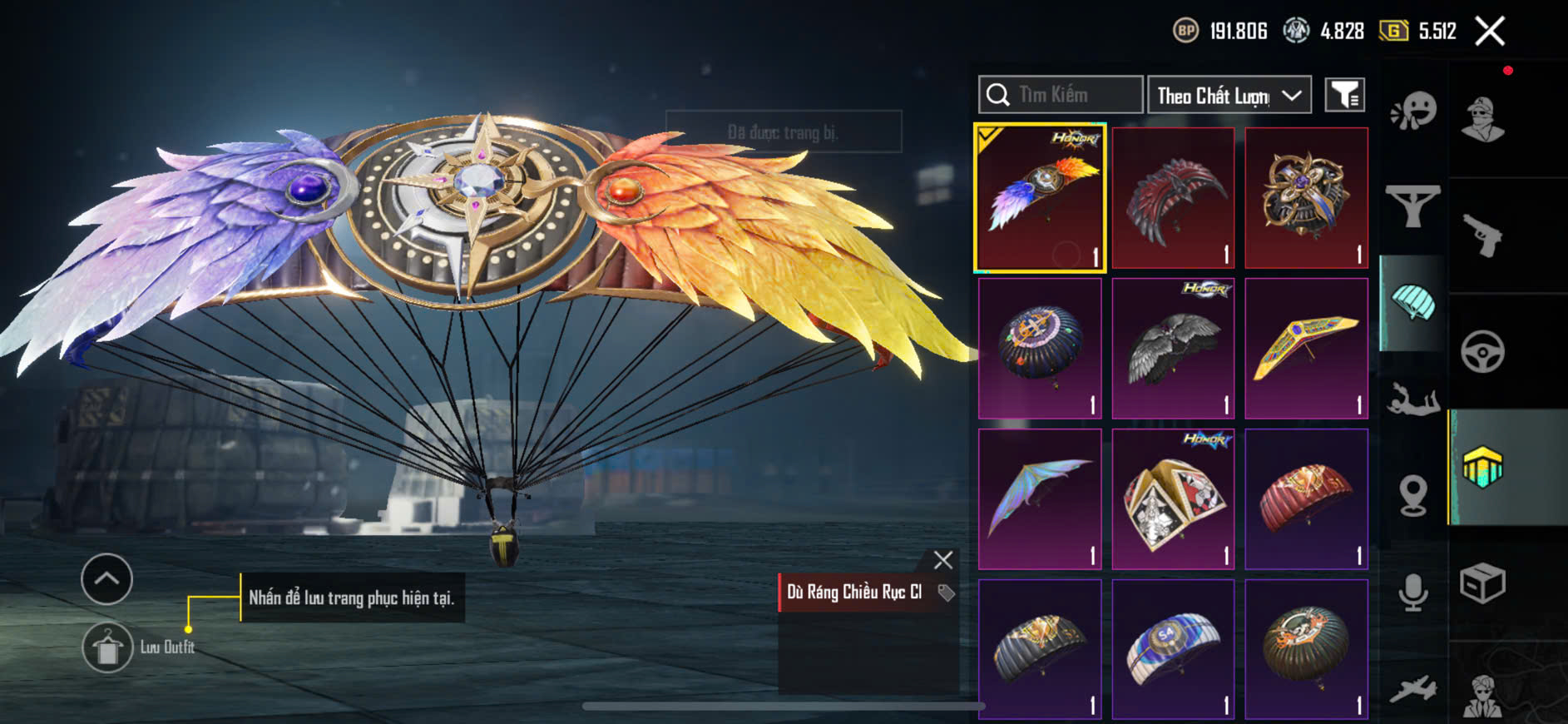Close the inventory screen with the X

click(x=1490, y=32)
